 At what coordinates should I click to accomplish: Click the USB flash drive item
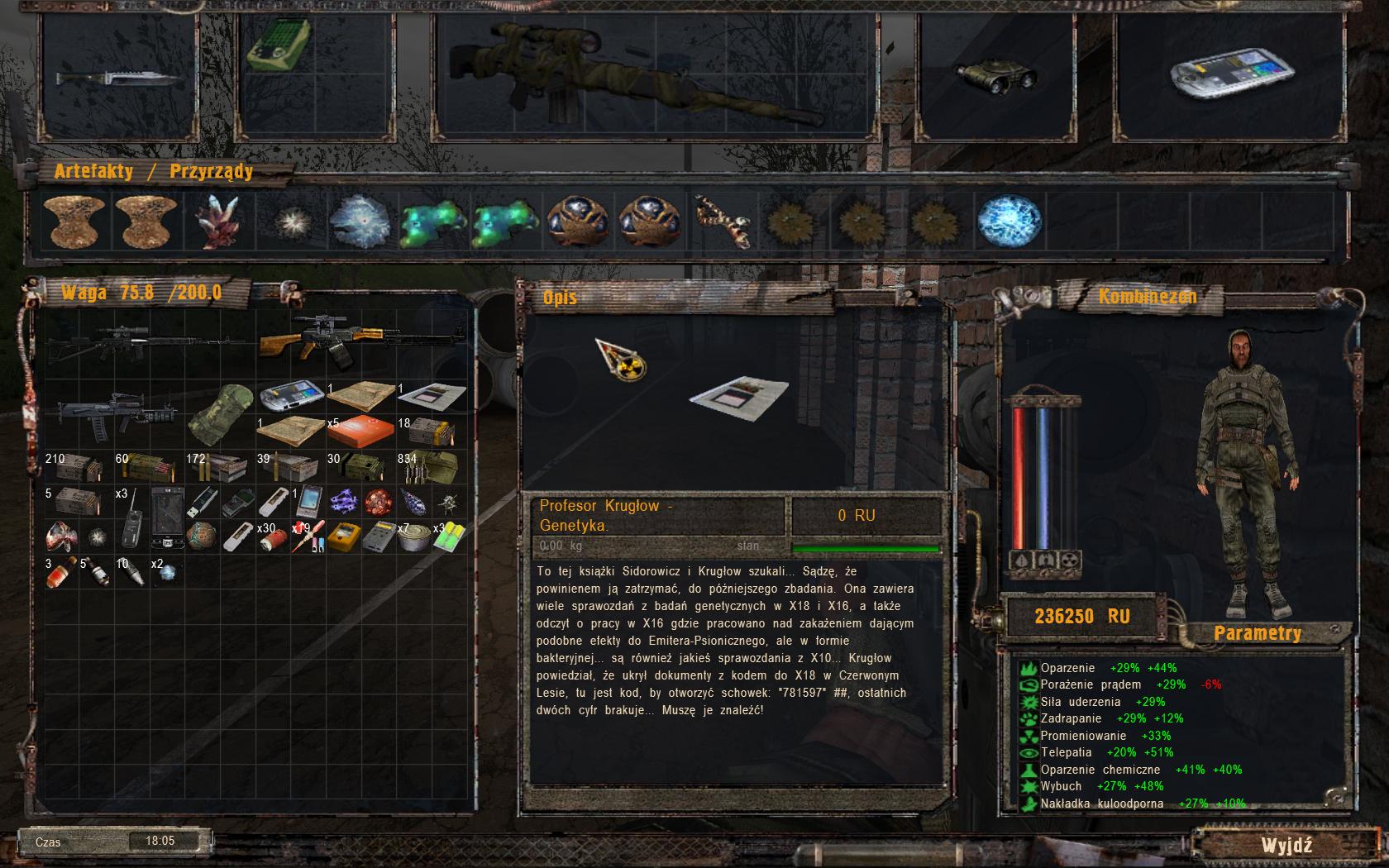(x=202, y=501)
